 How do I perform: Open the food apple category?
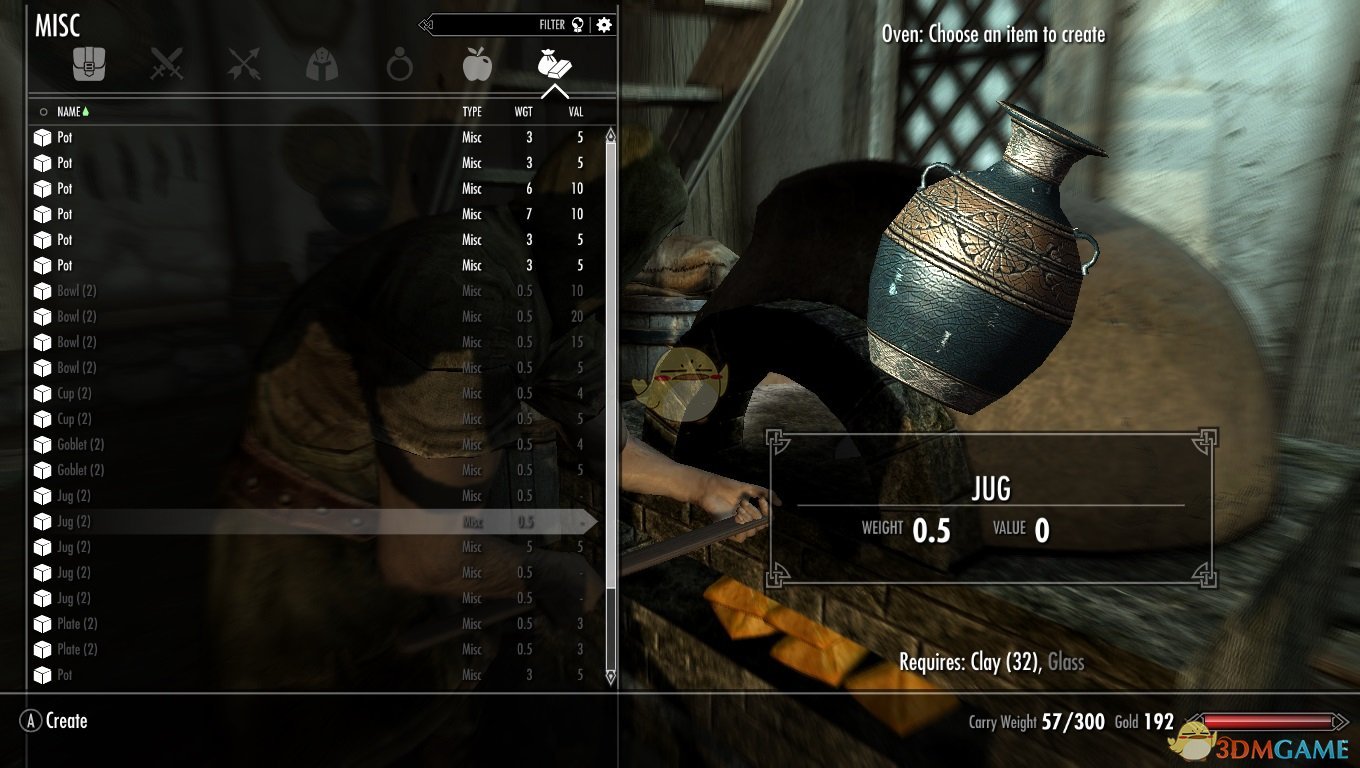pyautogui.click(x=475, y=63)
